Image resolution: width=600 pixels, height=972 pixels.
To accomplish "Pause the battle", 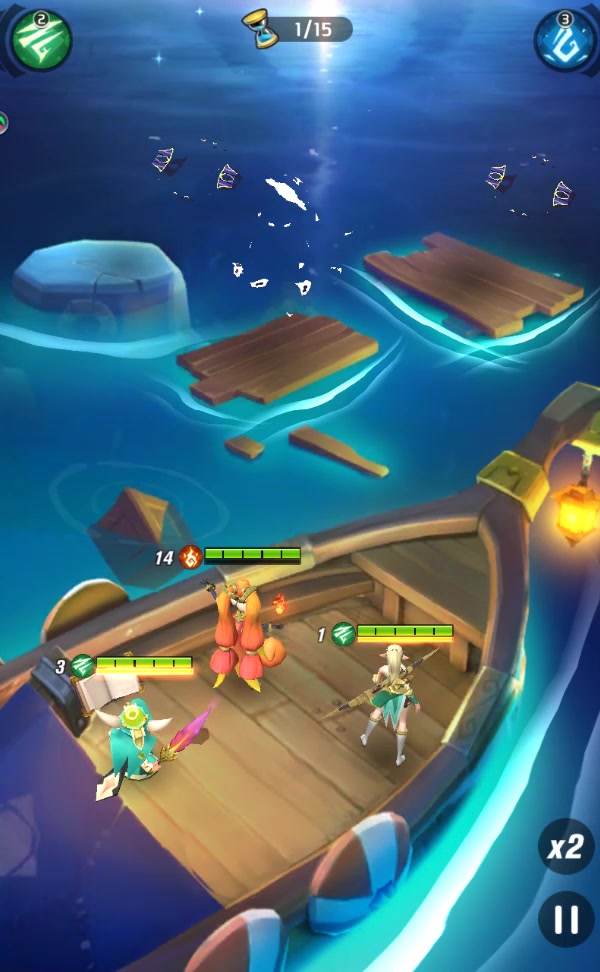I will 566,920.
